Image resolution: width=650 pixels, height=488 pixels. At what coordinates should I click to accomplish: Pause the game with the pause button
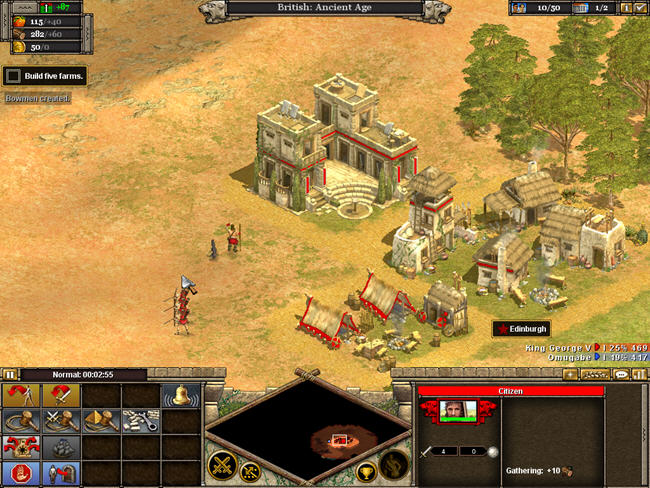point(10,375)
